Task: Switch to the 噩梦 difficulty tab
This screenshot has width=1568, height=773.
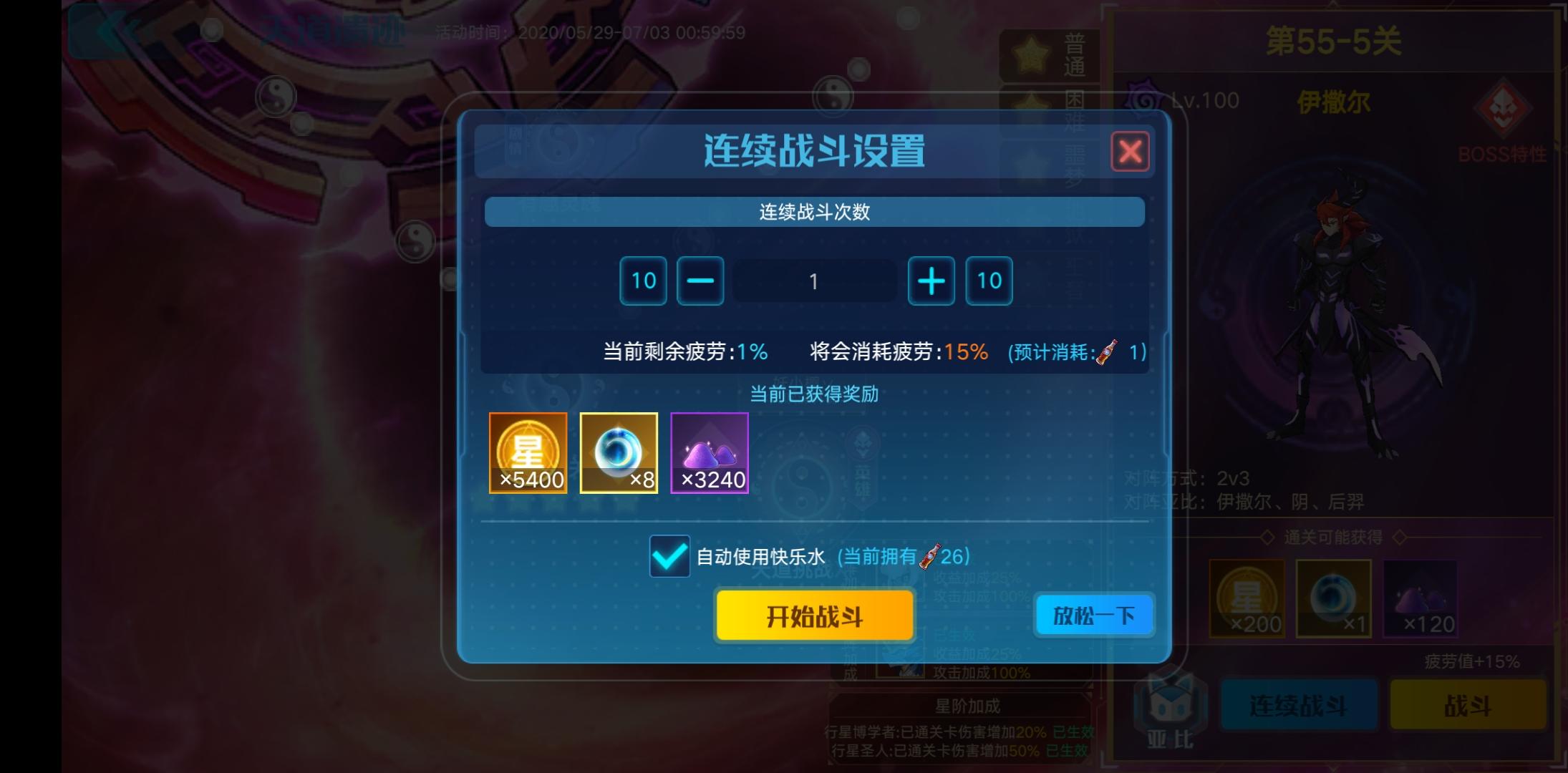Action: click(1032, 165)
